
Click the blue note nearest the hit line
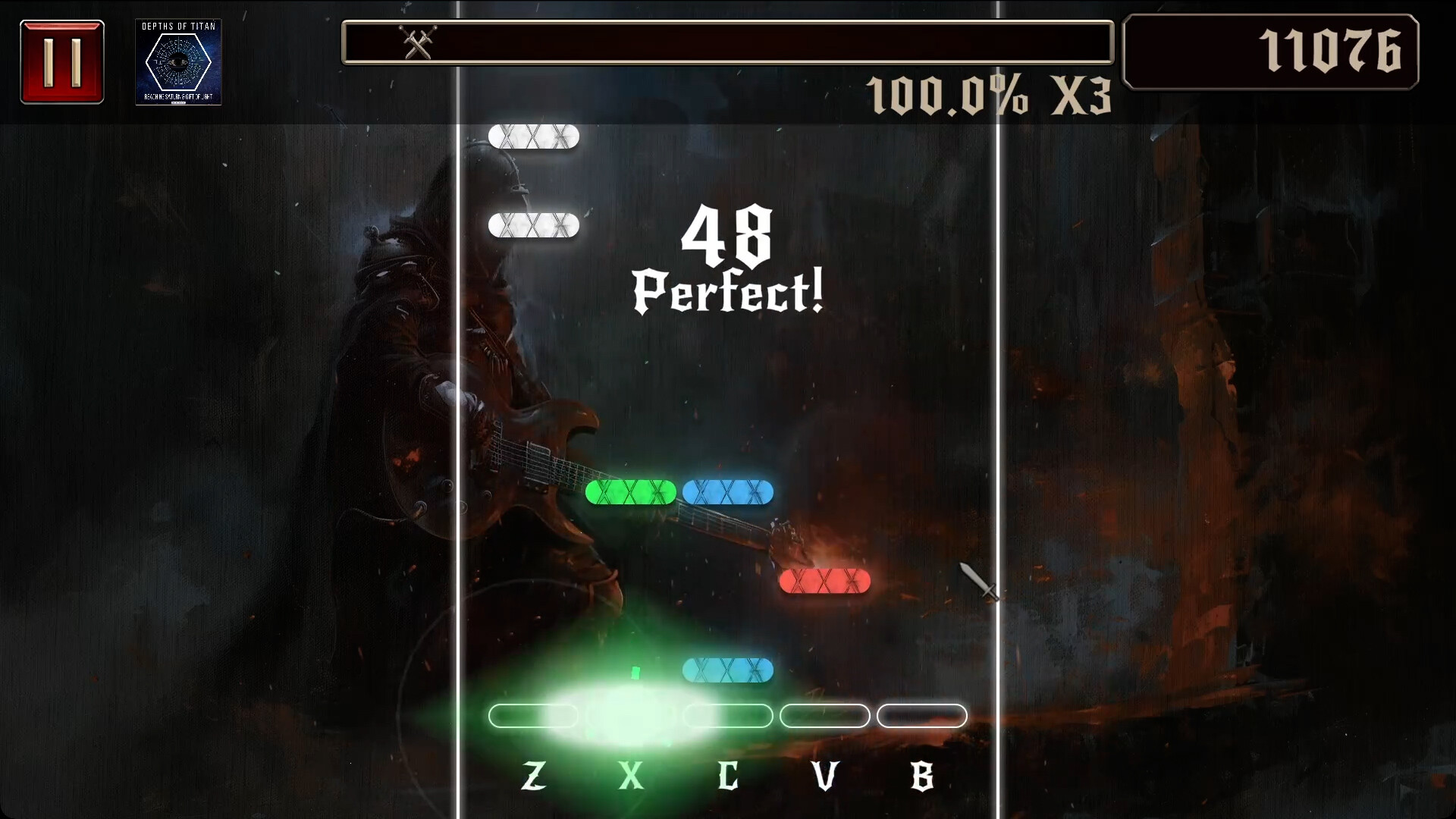point(728,670)
